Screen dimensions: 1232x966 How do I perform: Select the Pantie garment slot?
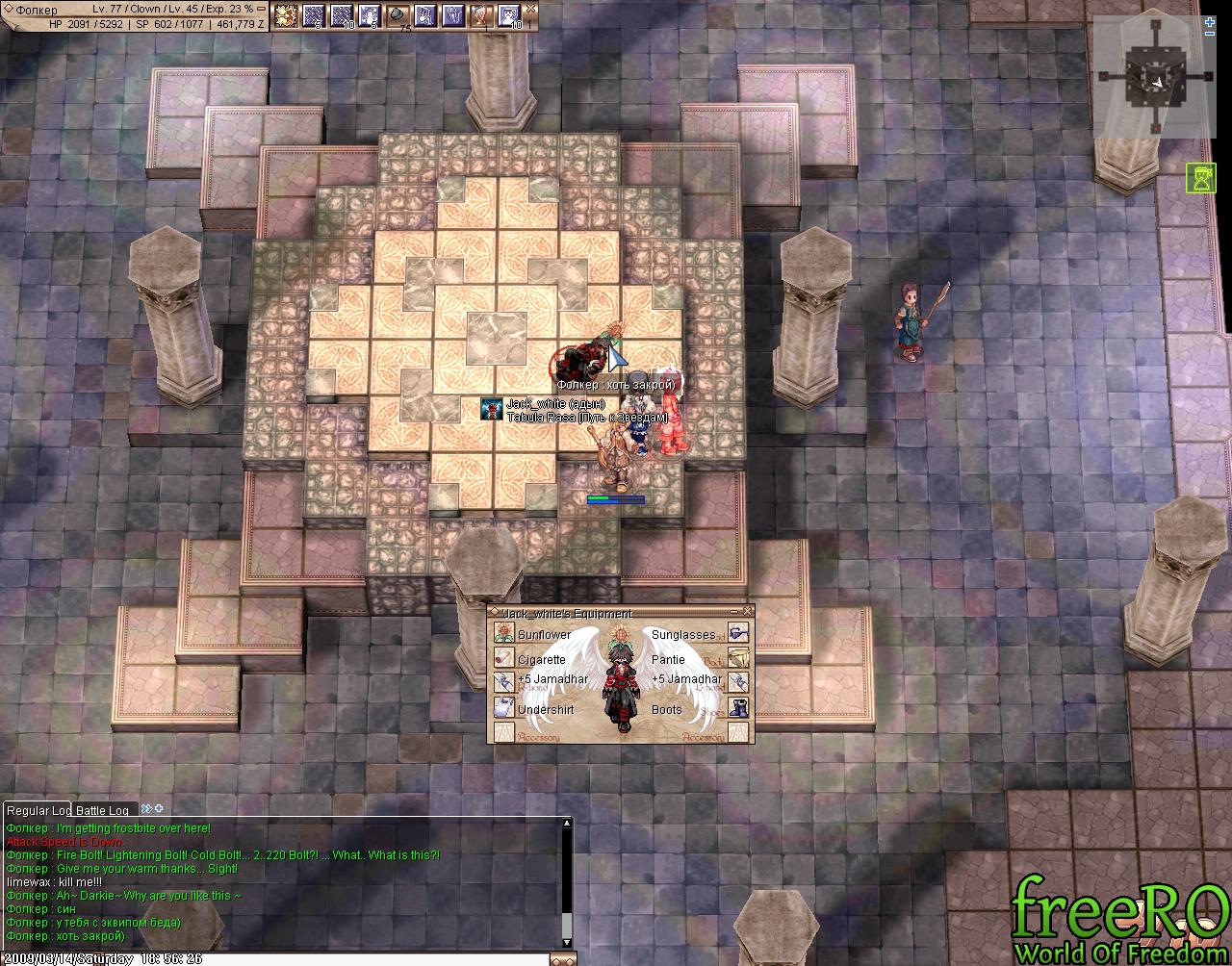point(738,658)
